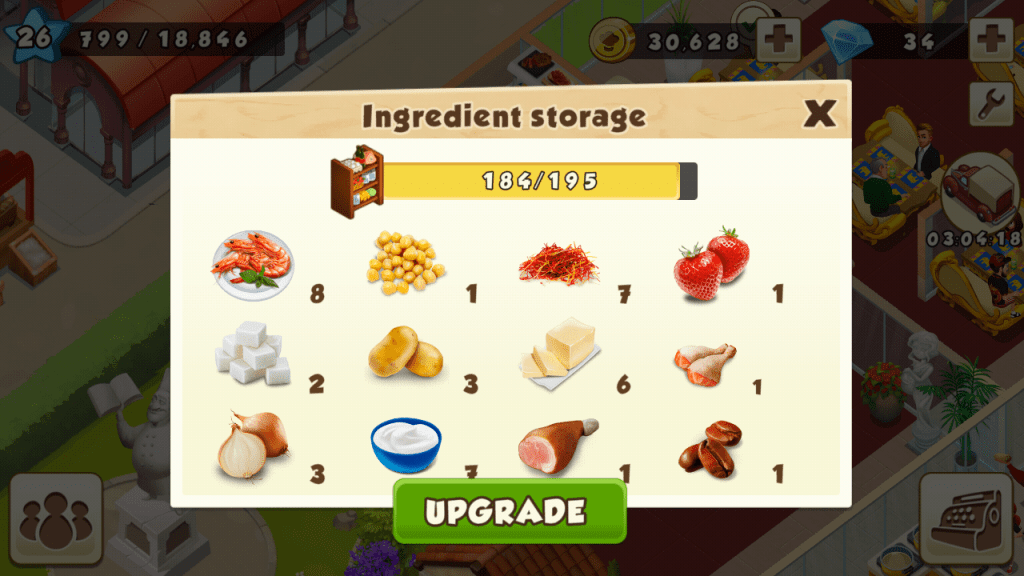This screenshot has width=1024, height=576.
Task: Buy more diamonds with the plus button
Action: (991, 40)
